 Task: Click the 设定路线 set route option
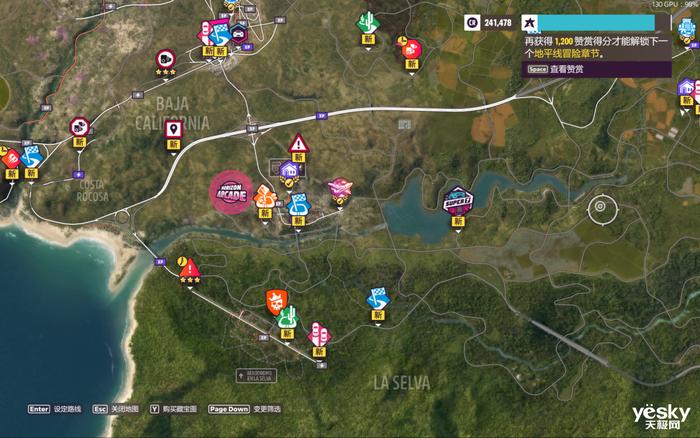coord(60,409)
